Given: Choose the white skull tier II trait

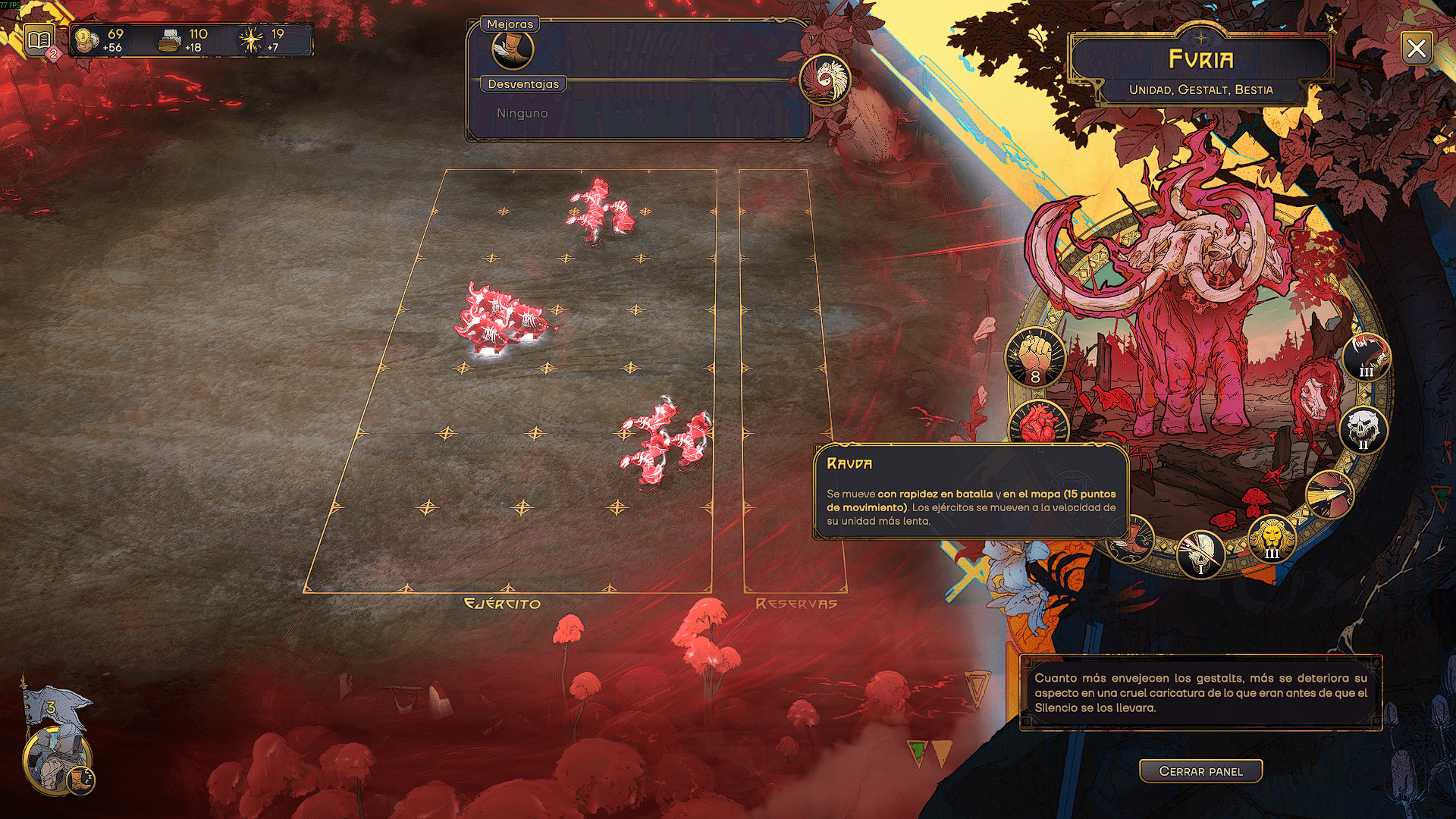Looking at the screenshot, I should [1363, 430].
